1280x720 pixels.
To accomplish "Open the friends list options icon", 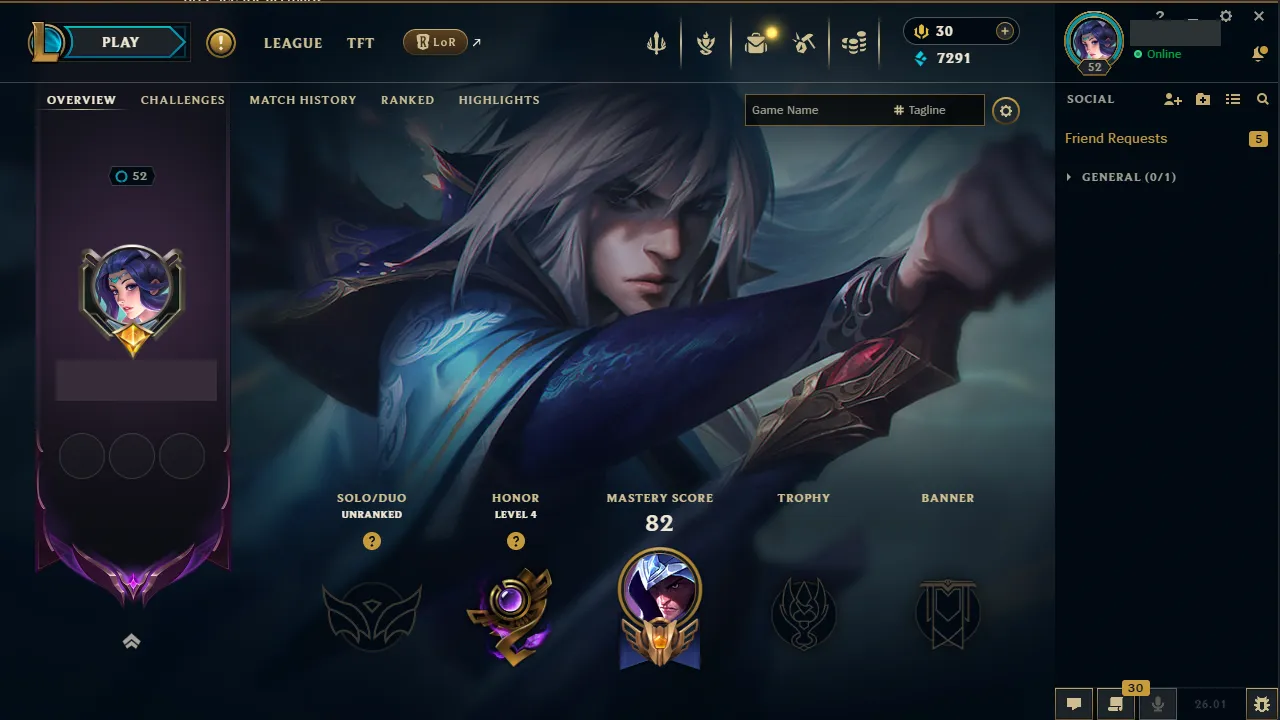I will click(x=1234, y=99).
